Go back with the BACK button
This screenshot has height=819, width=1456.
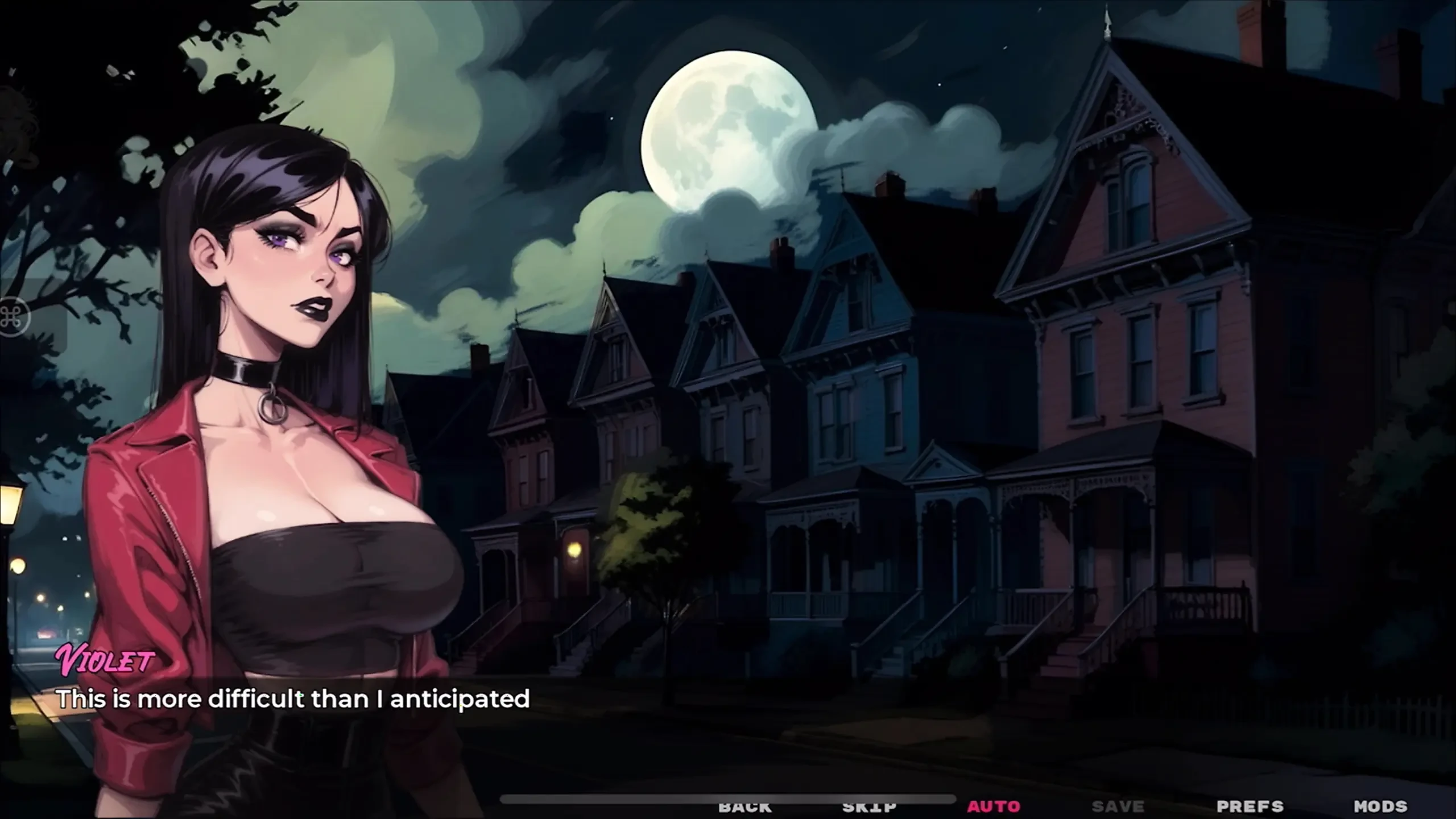click(744, 806)
